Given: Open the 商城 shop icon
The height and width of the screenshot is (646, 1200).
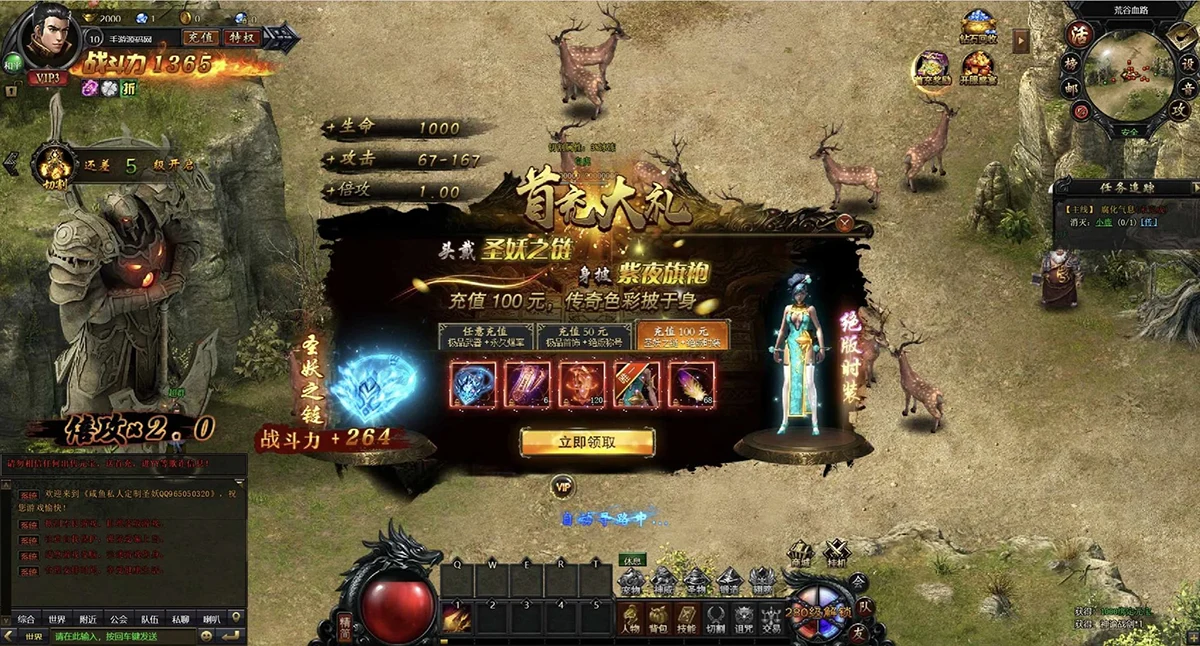Looking at the screenshot, I should [800, 554].
